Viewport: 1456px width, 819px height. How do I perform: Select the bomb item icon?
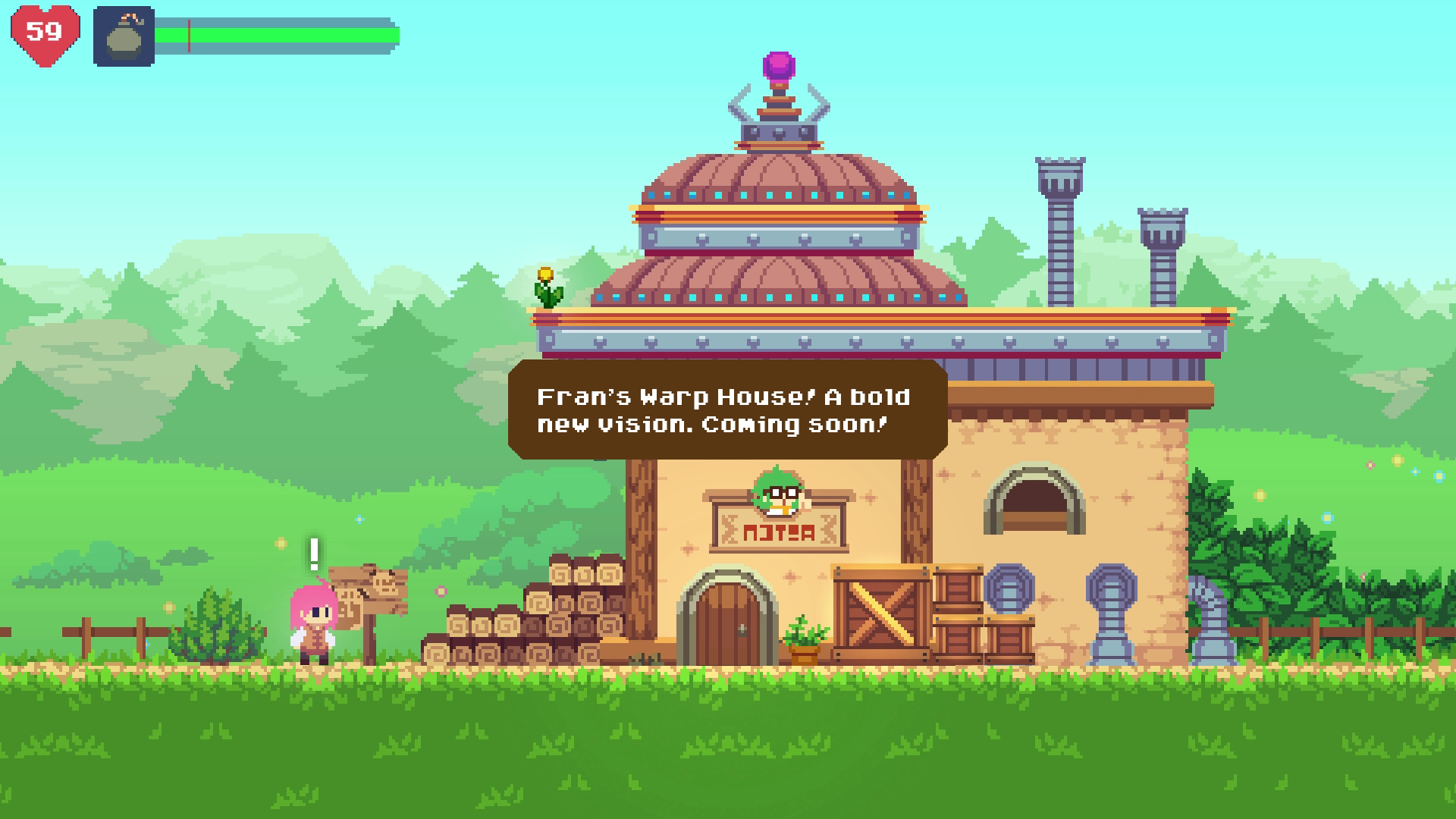[124, 36]
